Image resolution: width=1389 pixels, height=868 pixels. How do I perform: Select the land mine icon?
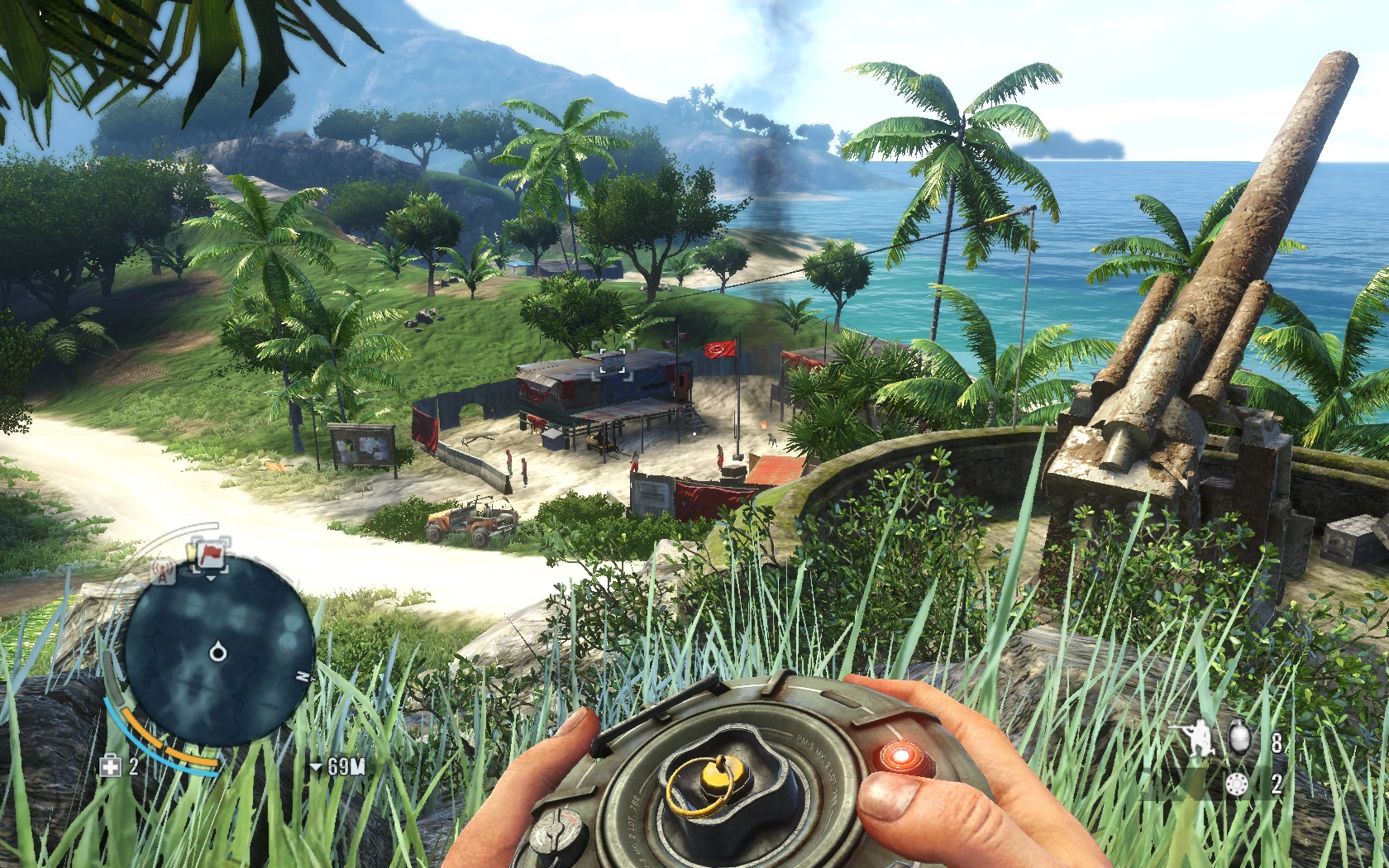tap(1238, 783)
